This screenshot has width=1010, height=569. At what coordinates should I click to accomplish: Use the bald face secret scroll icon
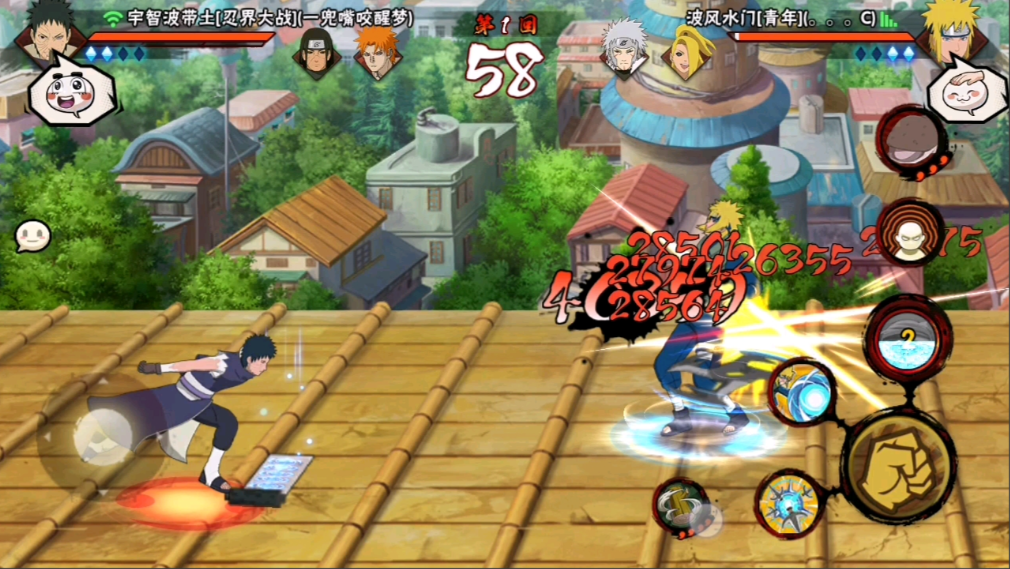(908, 234)
